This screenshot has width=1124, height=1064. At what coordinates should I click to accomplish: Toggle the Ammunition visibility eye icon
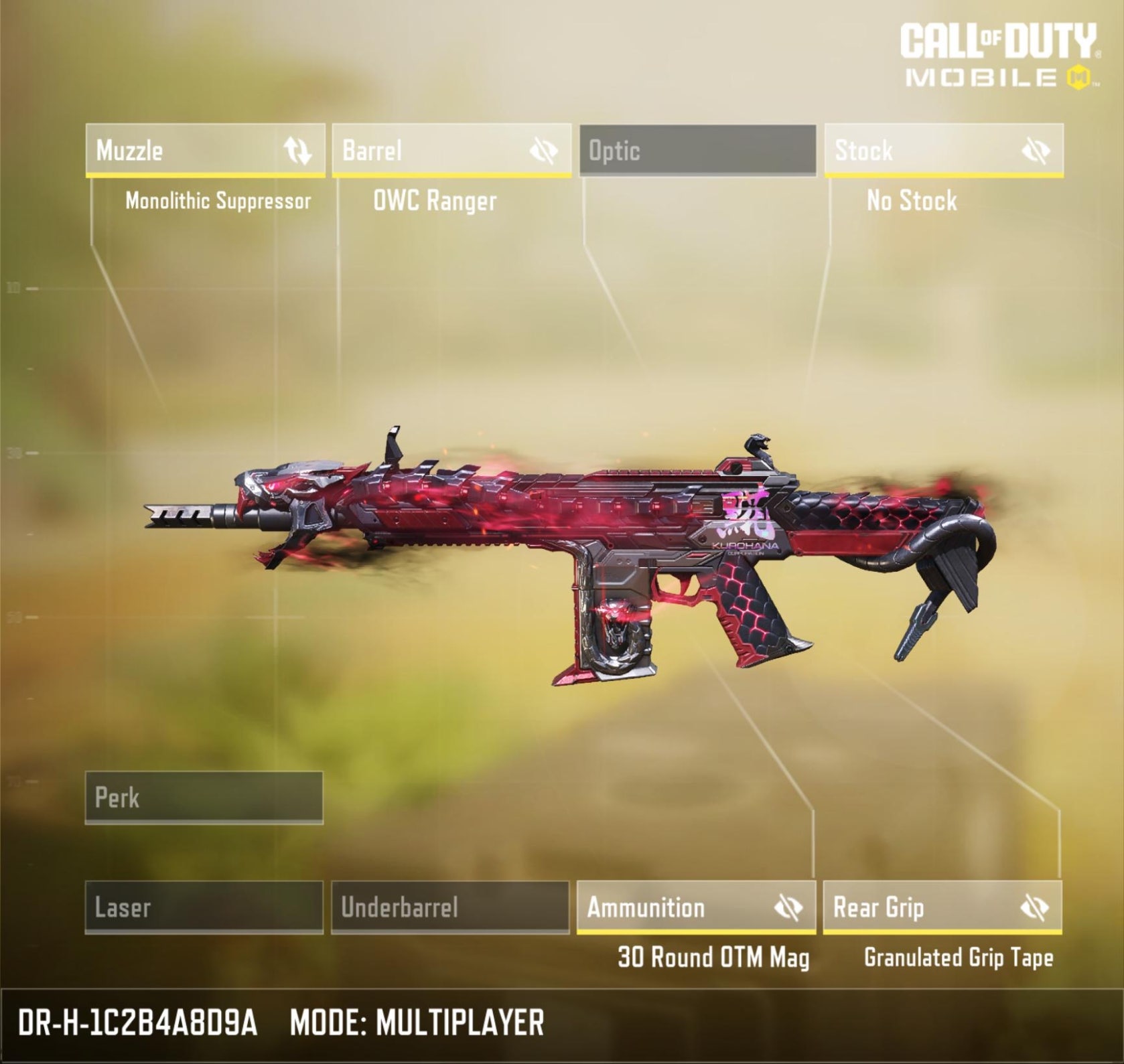coord(788,908)
